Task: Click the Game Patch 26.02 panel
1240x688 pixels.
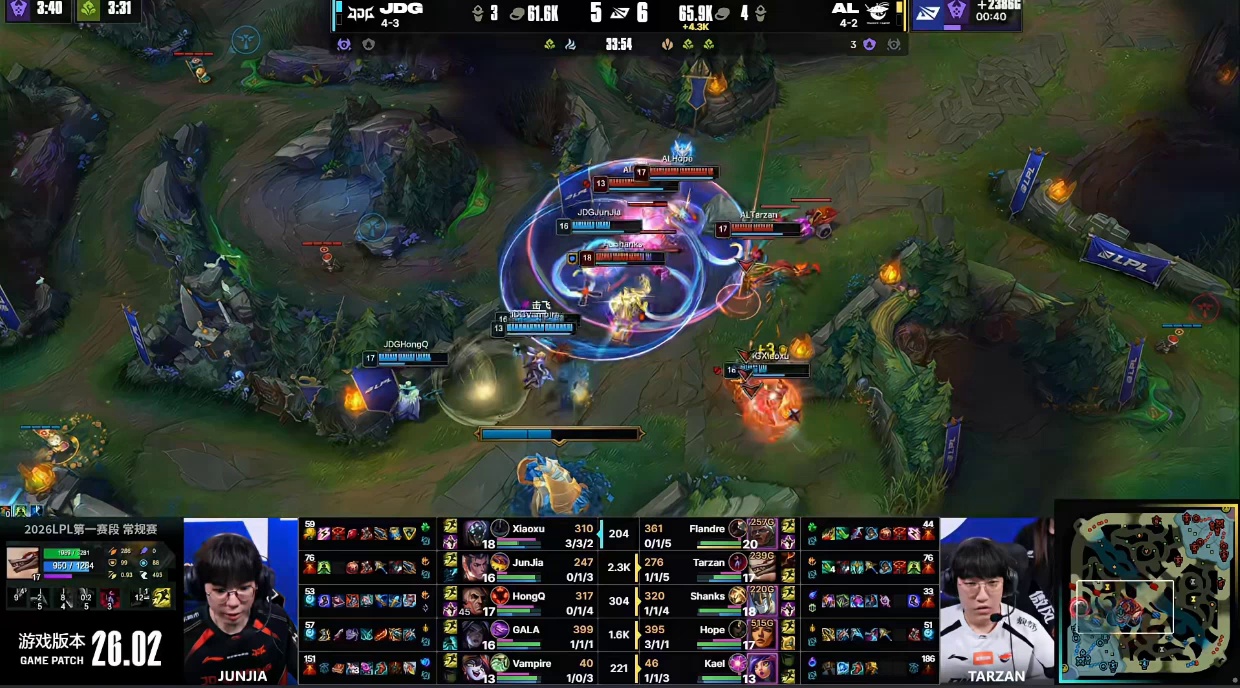Action: (91, 649)
